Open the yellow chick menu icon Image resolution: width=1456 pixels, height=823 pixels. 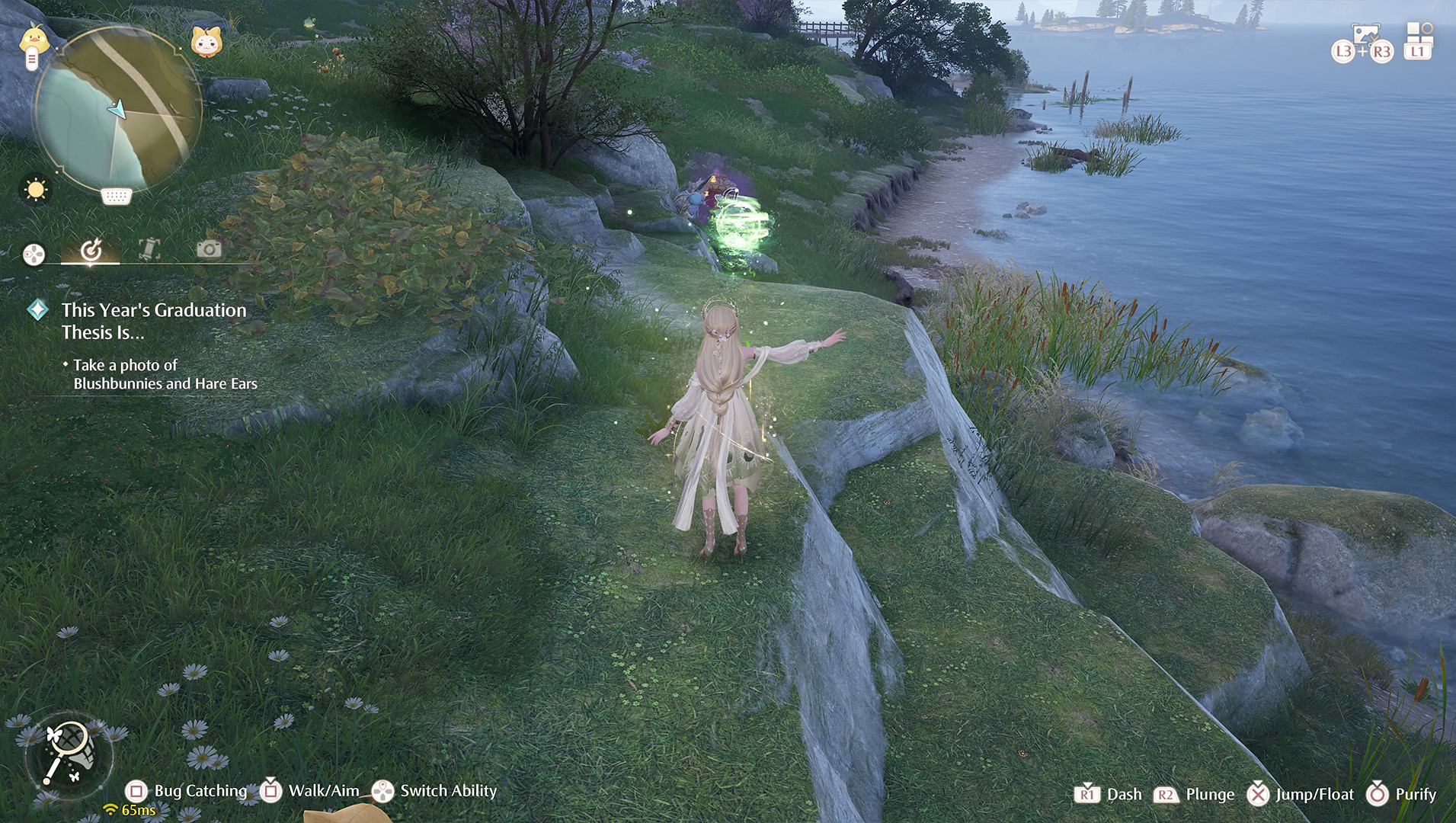click(x=34, y=40)
